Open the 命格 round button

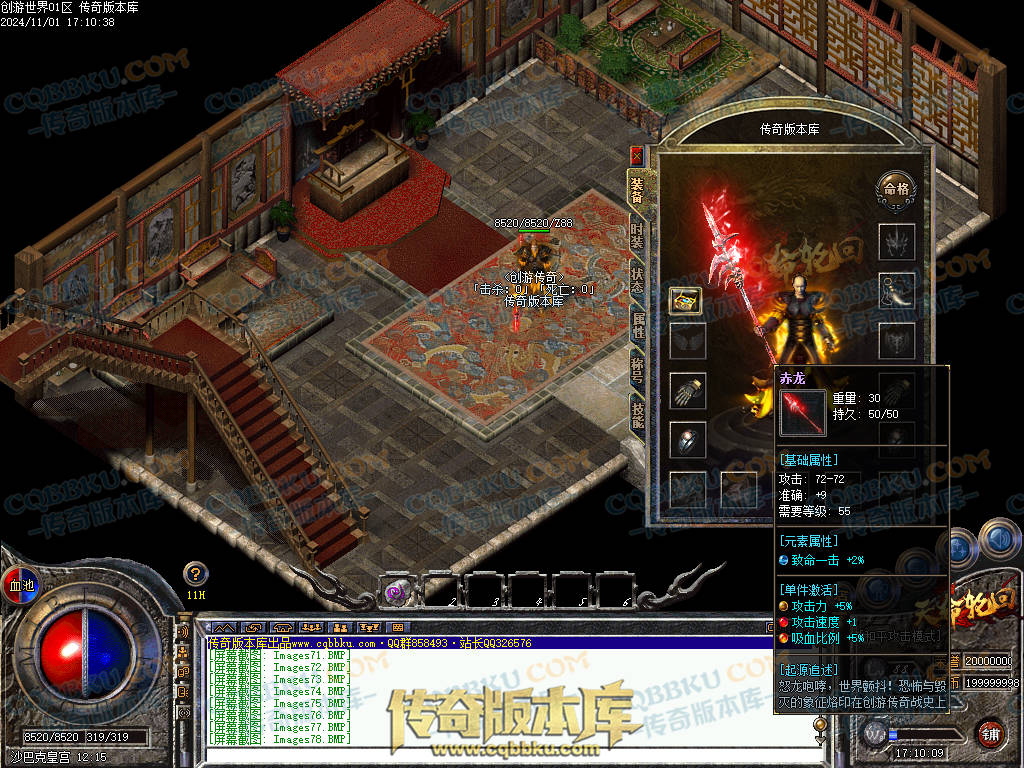(x=895, y=189)
